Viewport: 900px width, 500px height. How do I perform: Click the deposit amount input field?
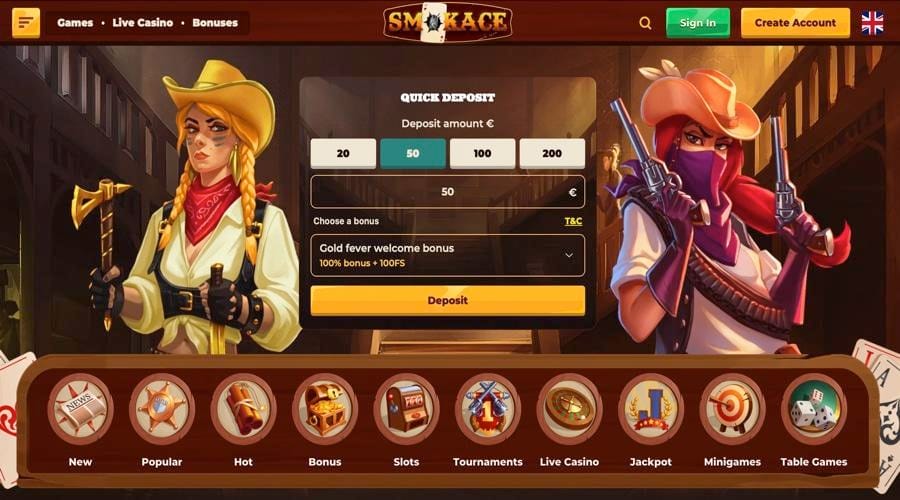(447, 192)
